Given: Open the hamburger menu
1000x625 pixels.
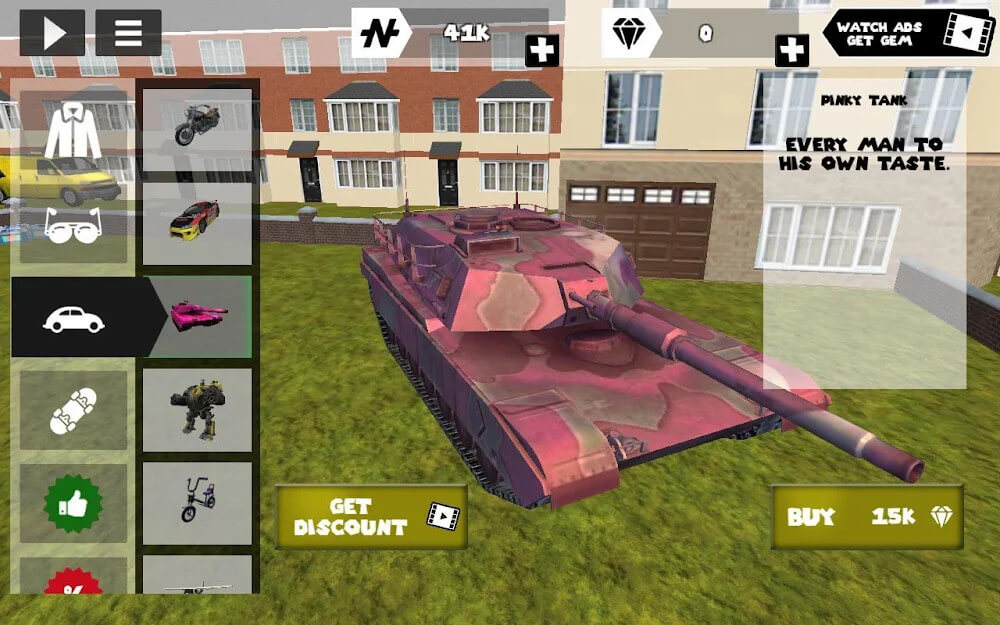Looking at the screenshot, I should (x=128, y=33).
